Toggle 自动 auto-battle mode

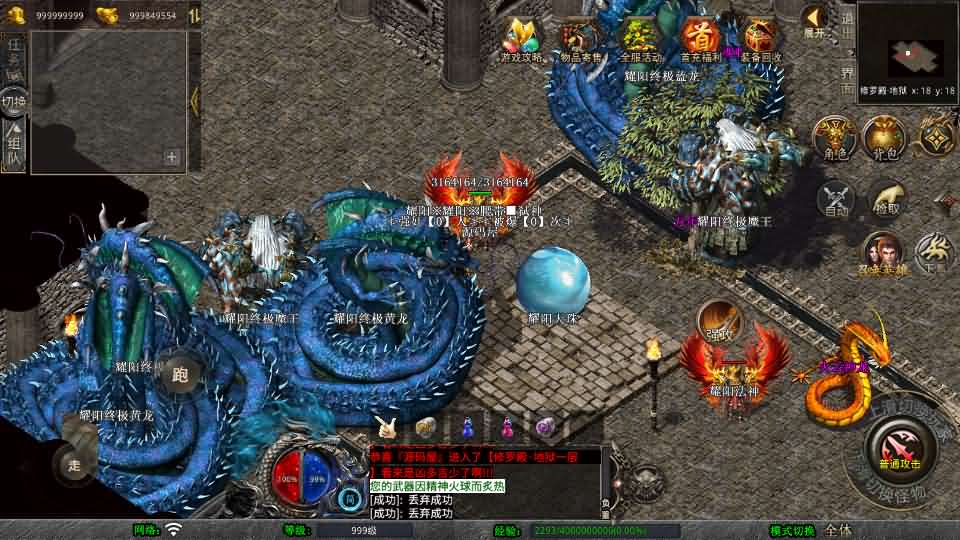click(x=837, y=200)
